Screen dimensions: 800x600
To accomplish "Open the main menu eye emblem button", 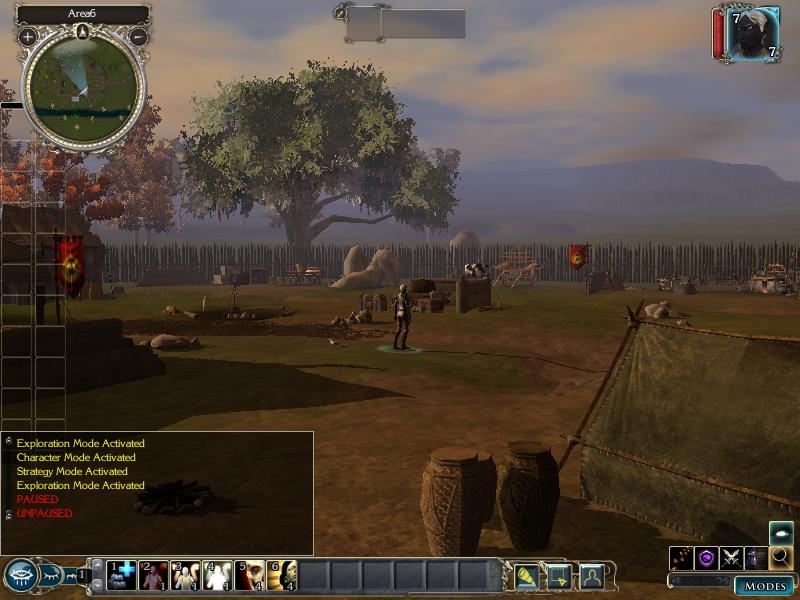I will click(x=21, y=575).
